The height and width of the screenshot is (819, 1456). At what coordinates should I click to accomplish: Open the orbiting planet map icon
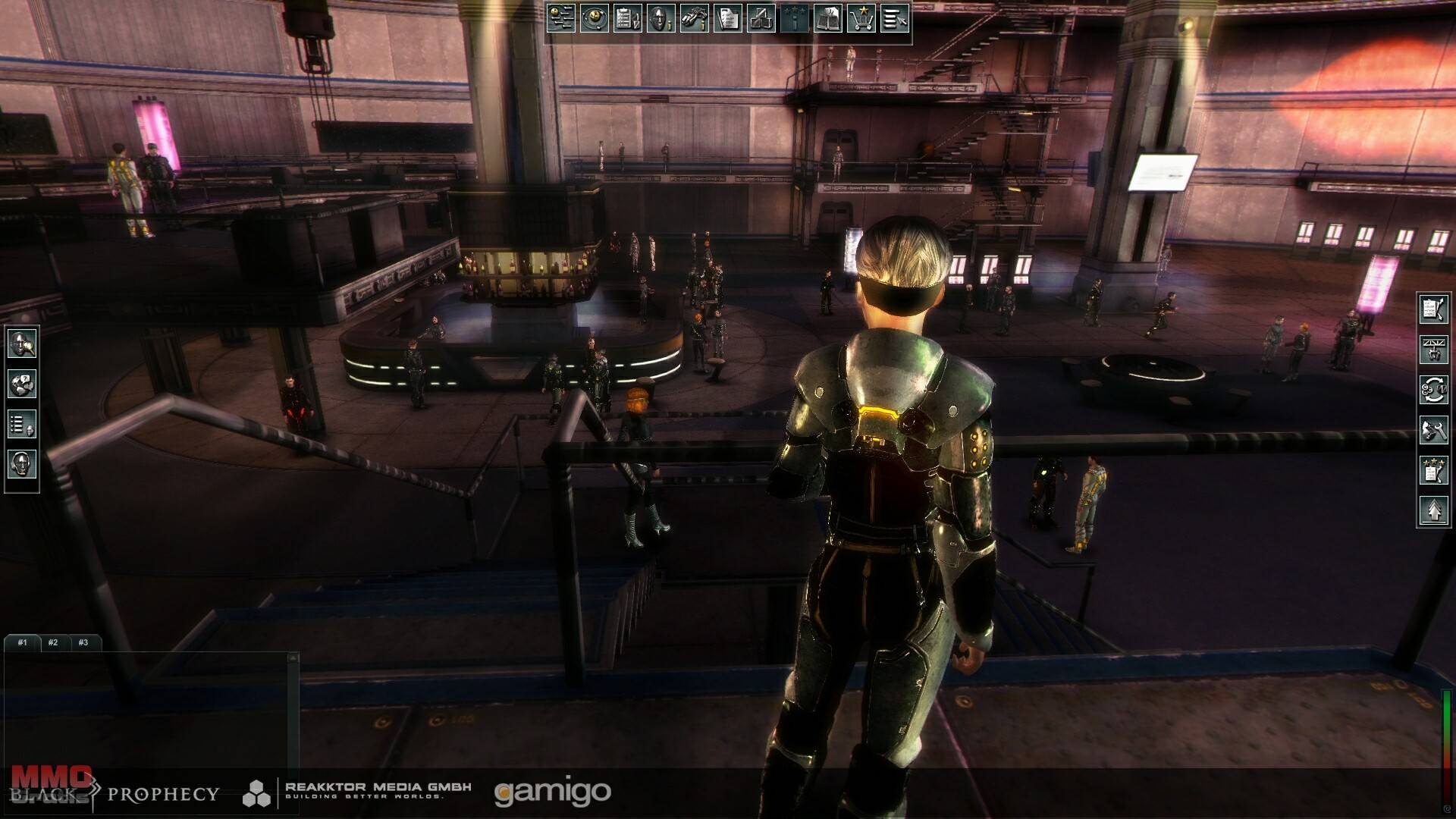click(x=595, y=18)
